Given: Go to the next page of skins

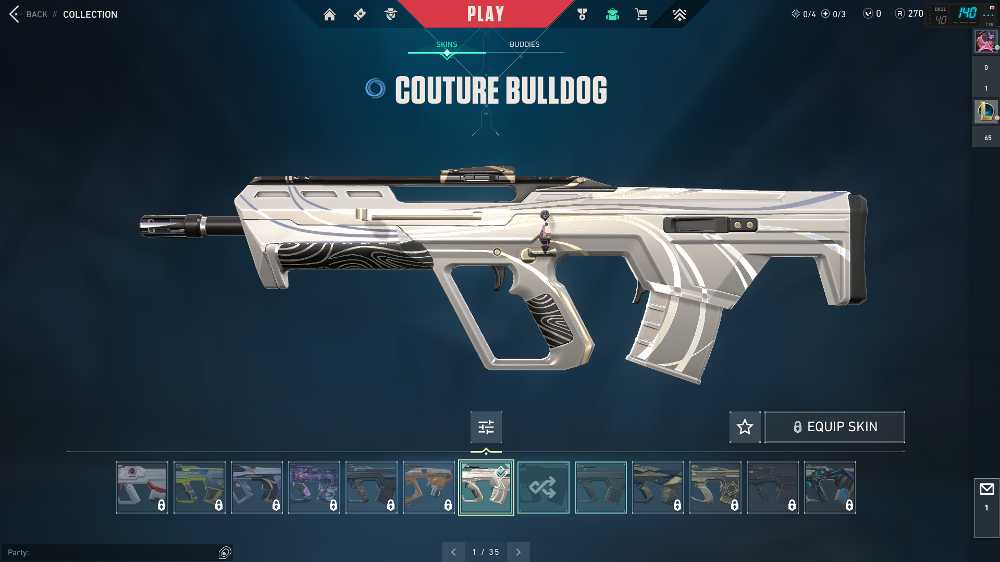Looking at the screenshot, I should (518, 552).
